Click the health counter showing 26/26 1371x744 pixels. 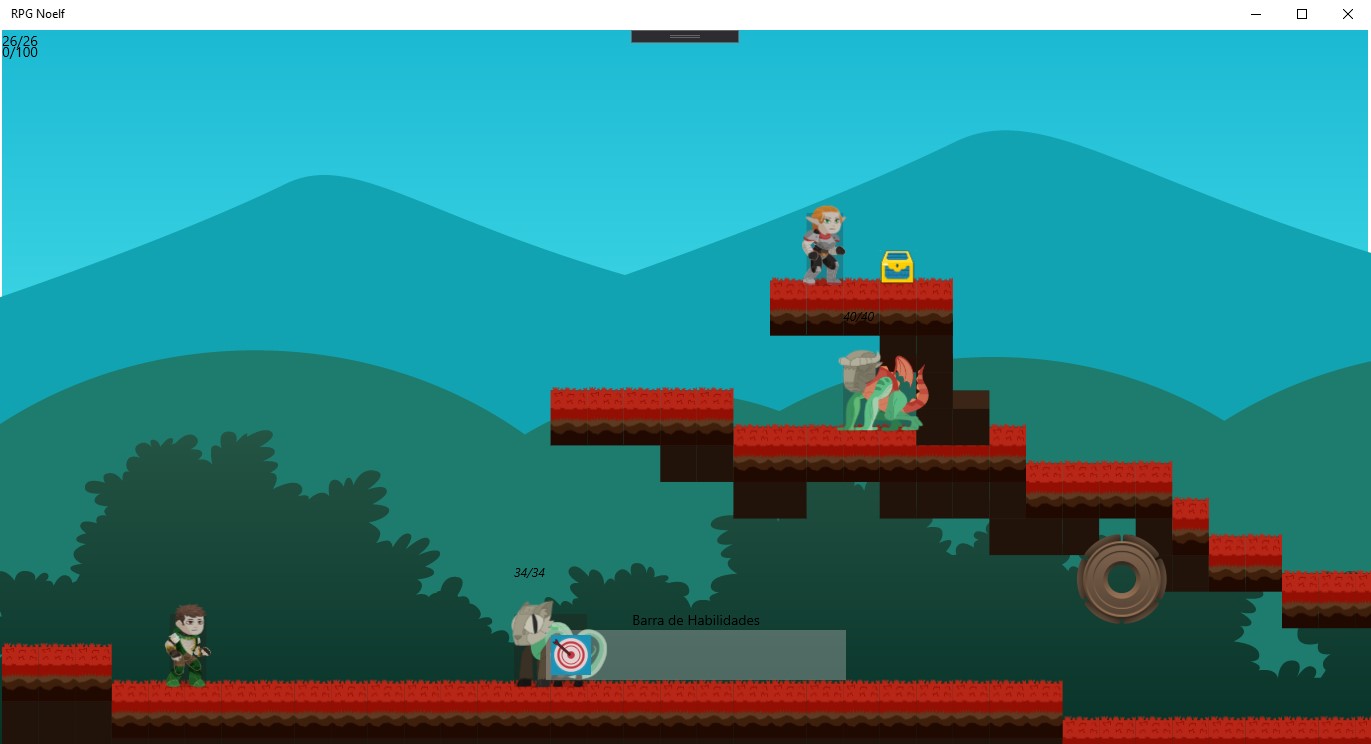[x=20, y=40]
